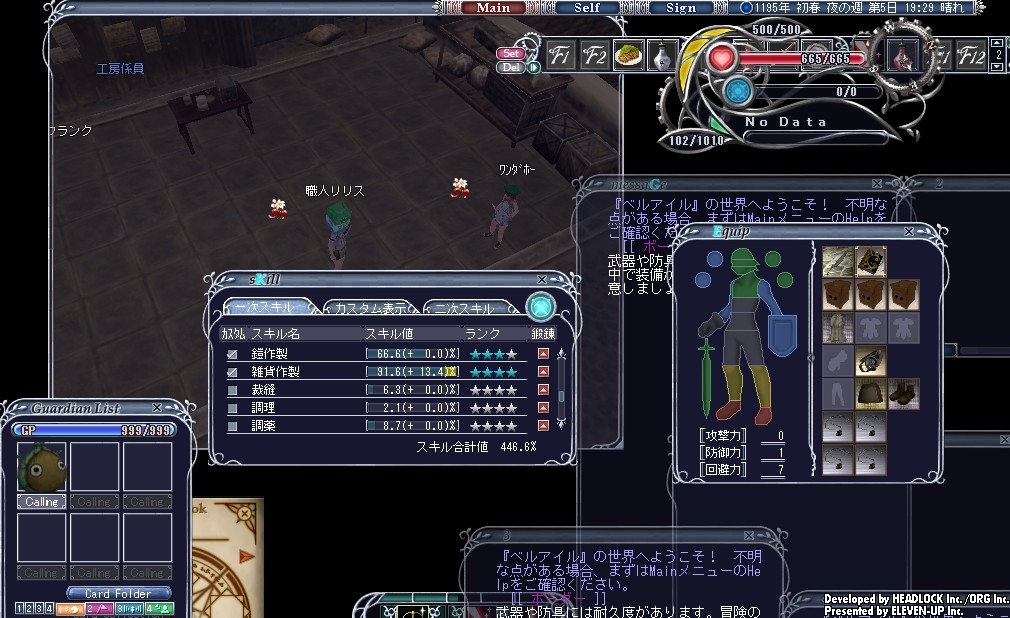Select the boots equipment slot
Screen dimensions: 1010x618
pyautogui.click(x=904, y=393)
